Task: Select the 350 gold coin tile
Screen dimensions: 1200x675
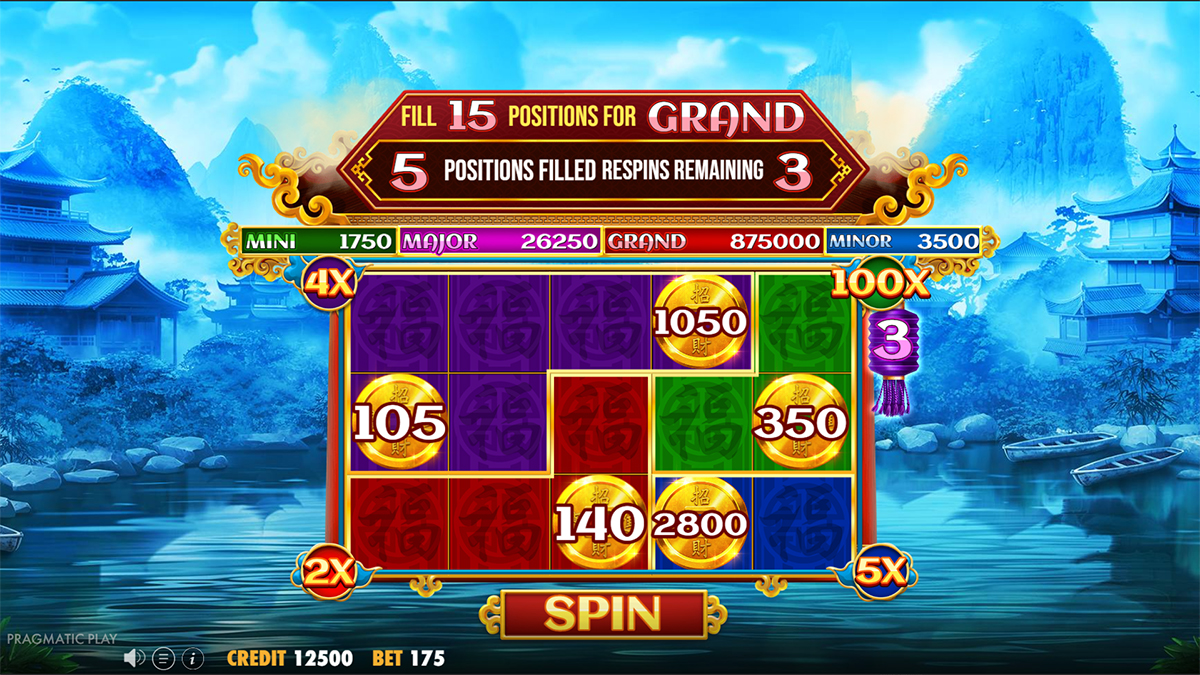Action: (800, 422)
